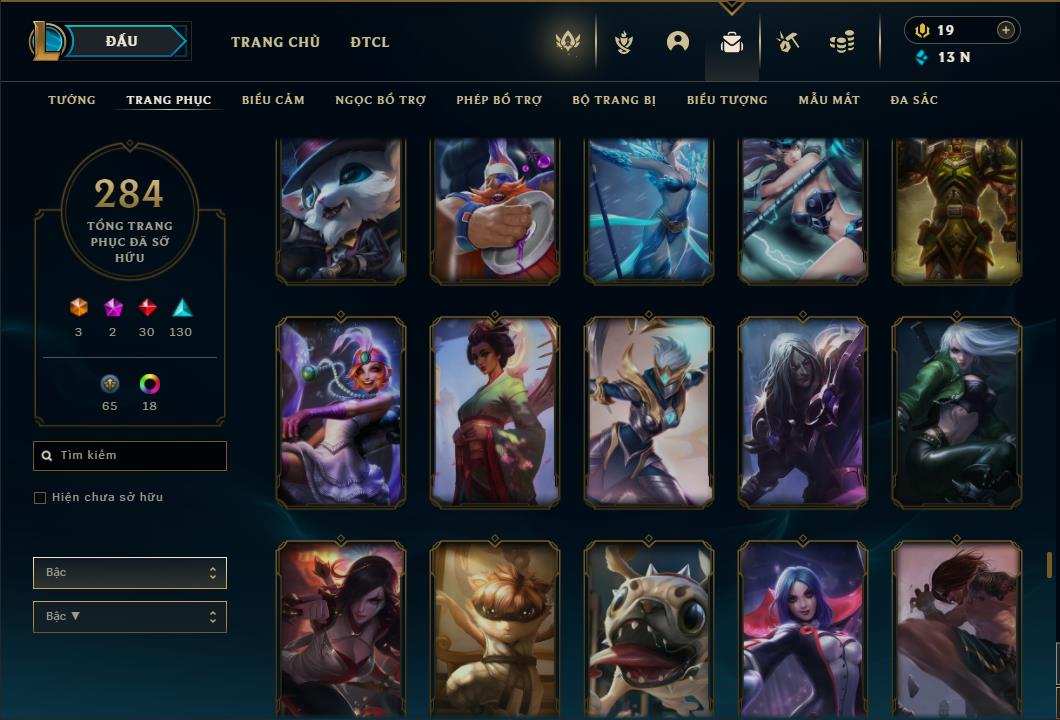Open the BIỂU CẢM tab
The width and height of the screenshot is (1060, 720).
click(273, 100)
